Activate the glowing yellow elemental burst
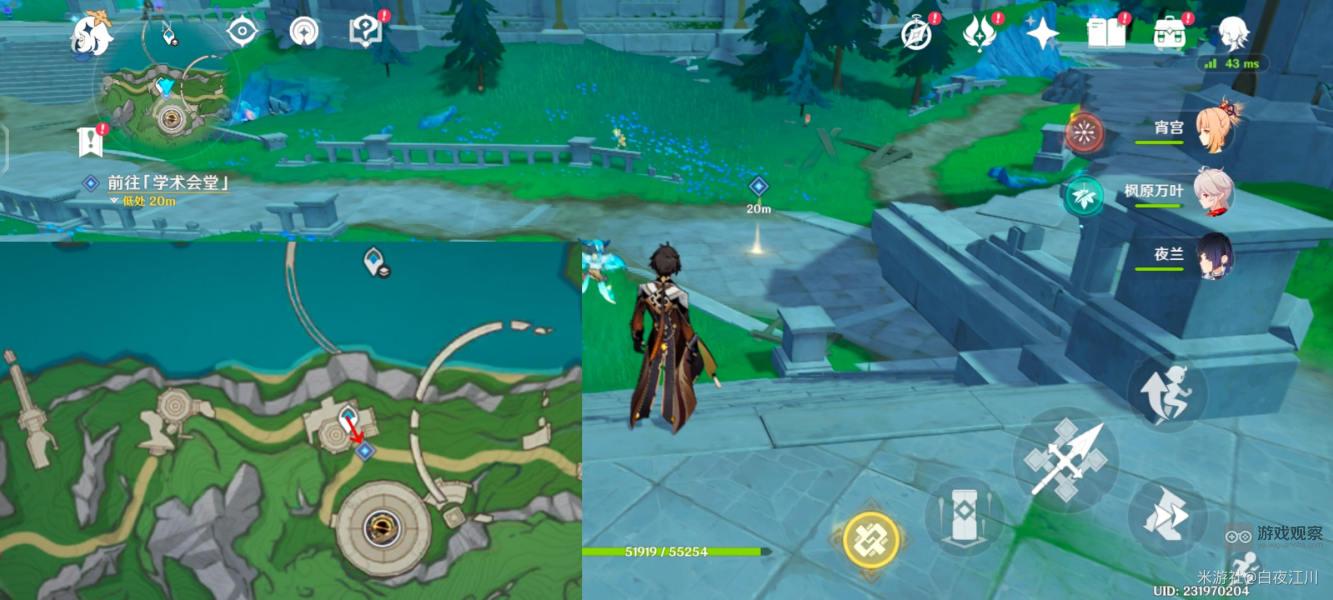The width and height of the screenshot is (1333, 600). coord(871,540)
